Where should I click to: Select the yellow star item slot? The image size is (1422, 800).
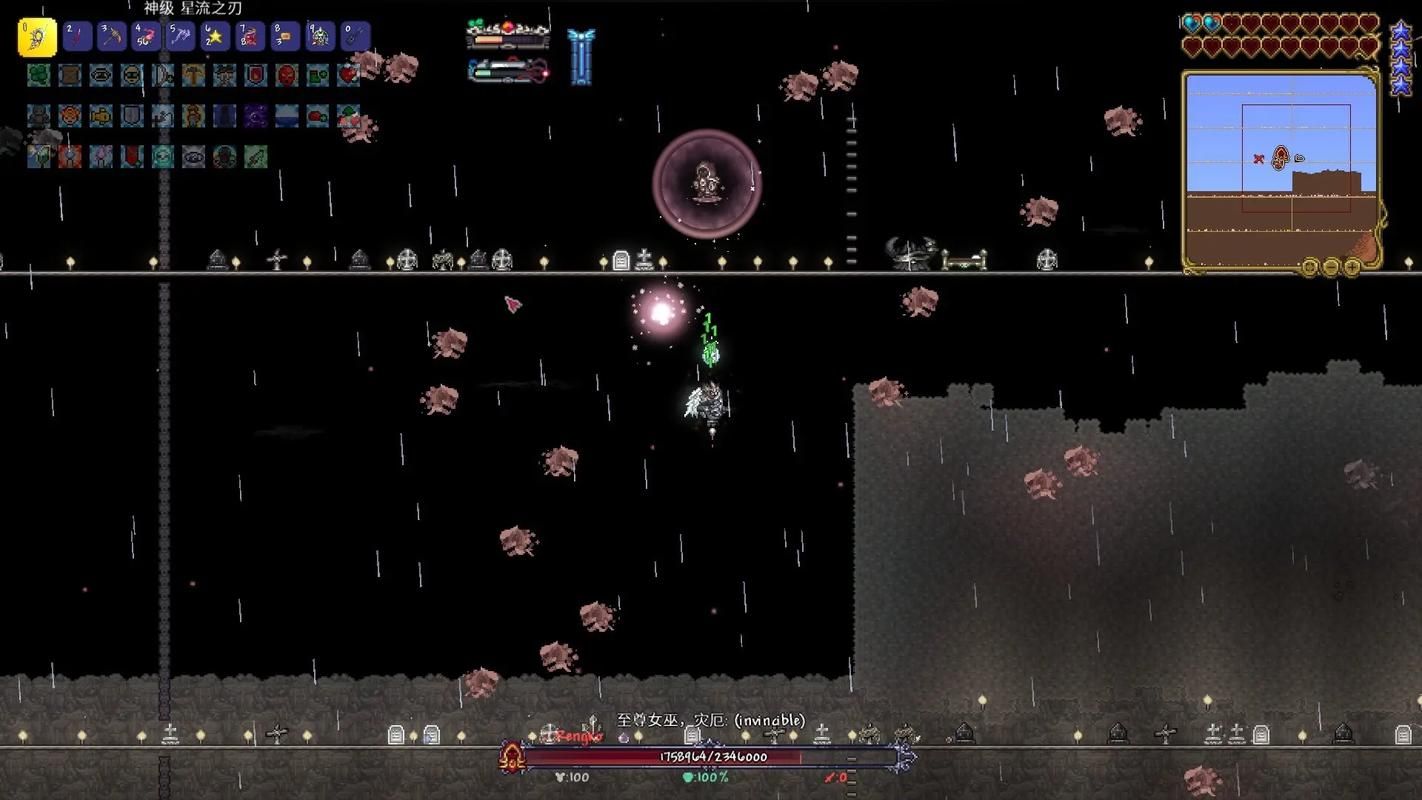tap(215, 37)
